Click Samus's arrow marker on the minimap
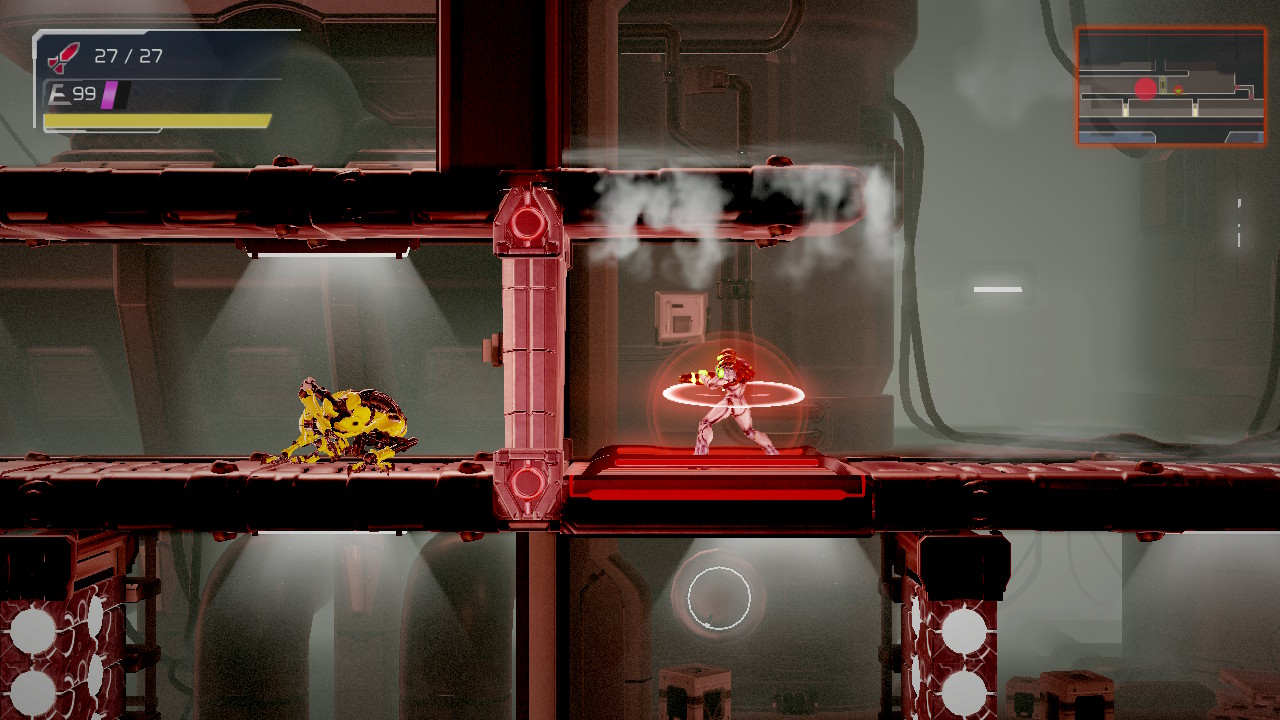 point(1178,90)
